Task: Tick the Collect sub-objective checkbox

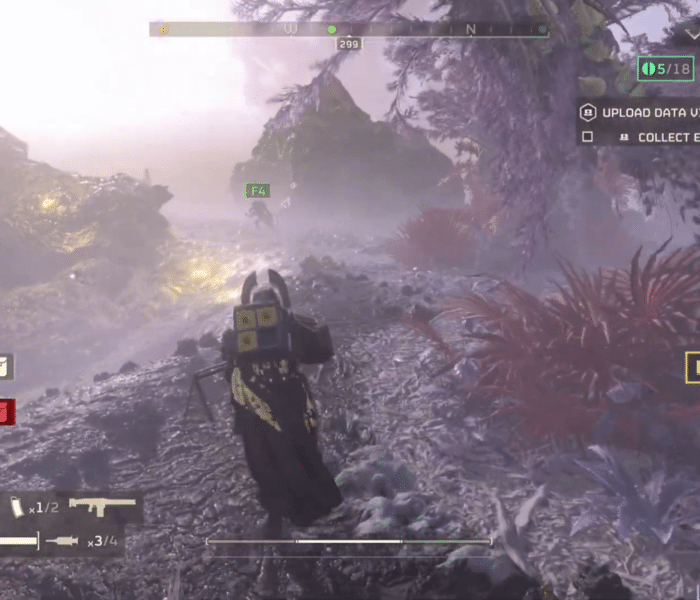Action: tap(588, 137)
